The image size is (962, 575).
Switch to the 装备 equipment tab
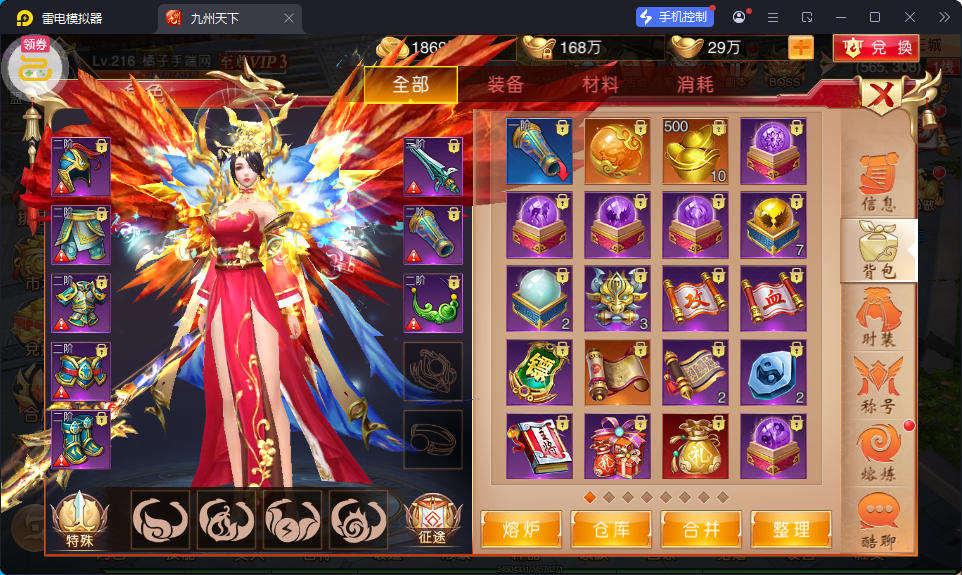coord(505,85)
